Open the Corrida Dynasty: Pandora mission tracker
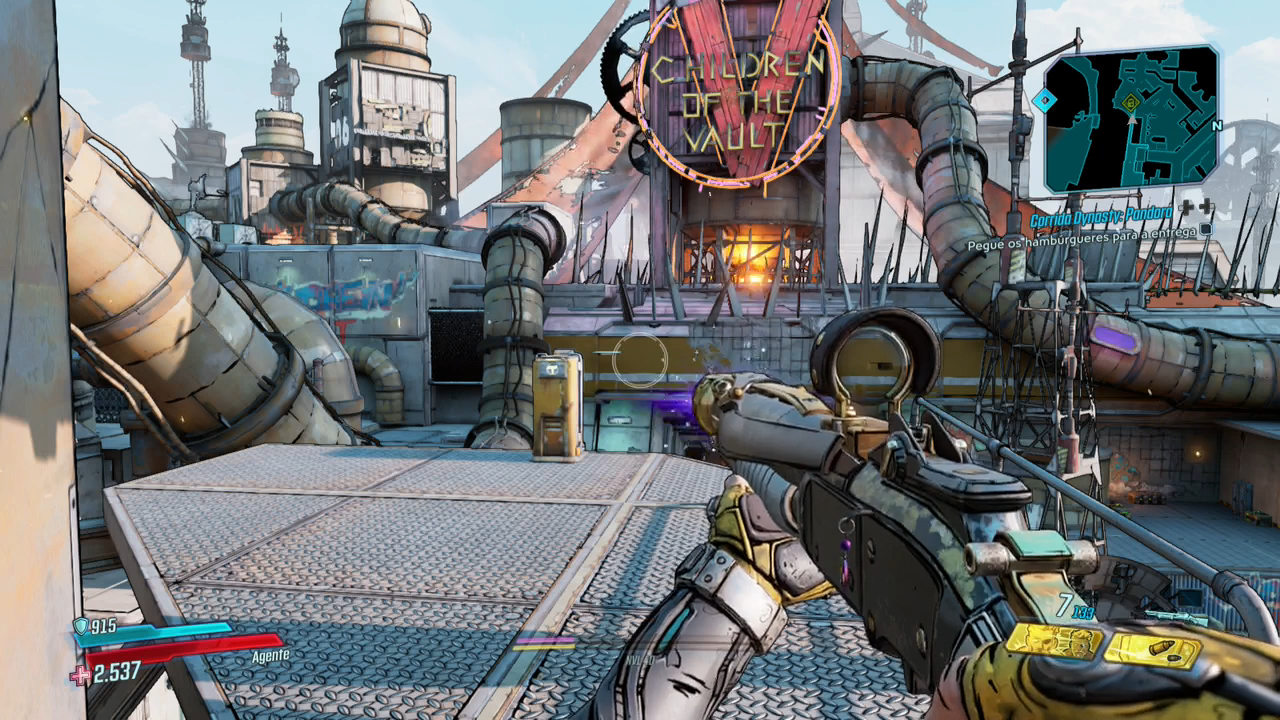The width and height of the screenshot is (1280, 720). 1102,214
